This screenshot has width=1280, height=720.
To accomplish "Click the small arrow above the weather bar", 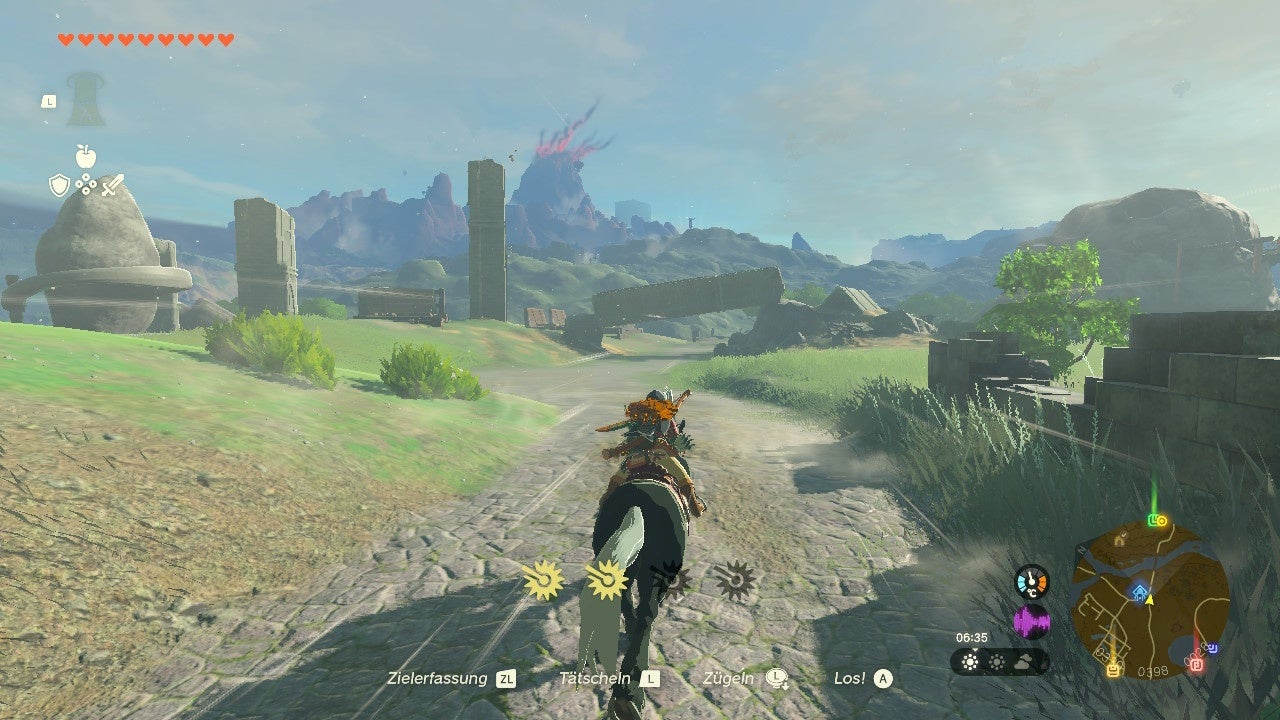I will pos(975,650).
